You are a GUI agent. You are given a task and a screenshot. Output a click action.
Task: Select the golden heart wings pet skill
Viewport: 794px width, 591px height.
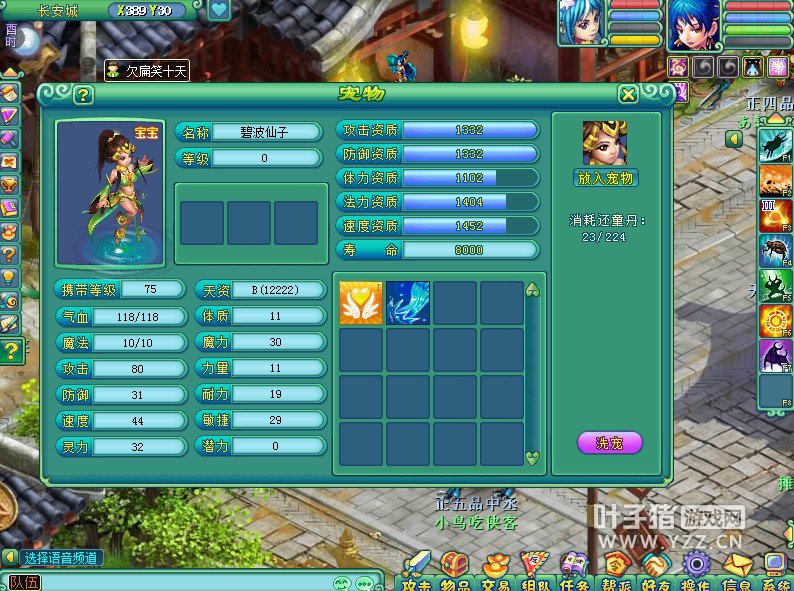(x=361, y=303)
